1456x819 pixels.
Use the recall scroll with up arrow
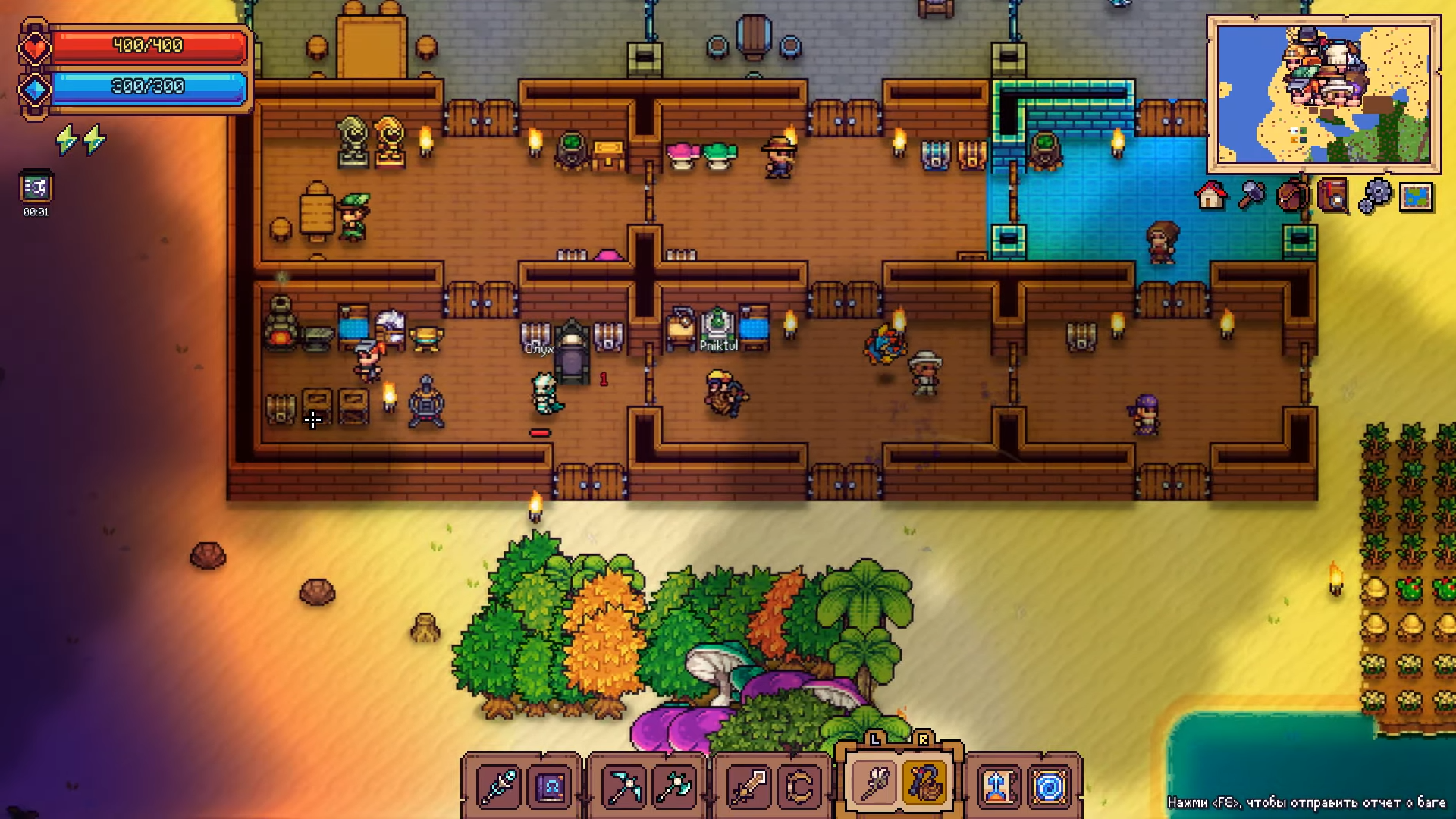pos(998,786)
